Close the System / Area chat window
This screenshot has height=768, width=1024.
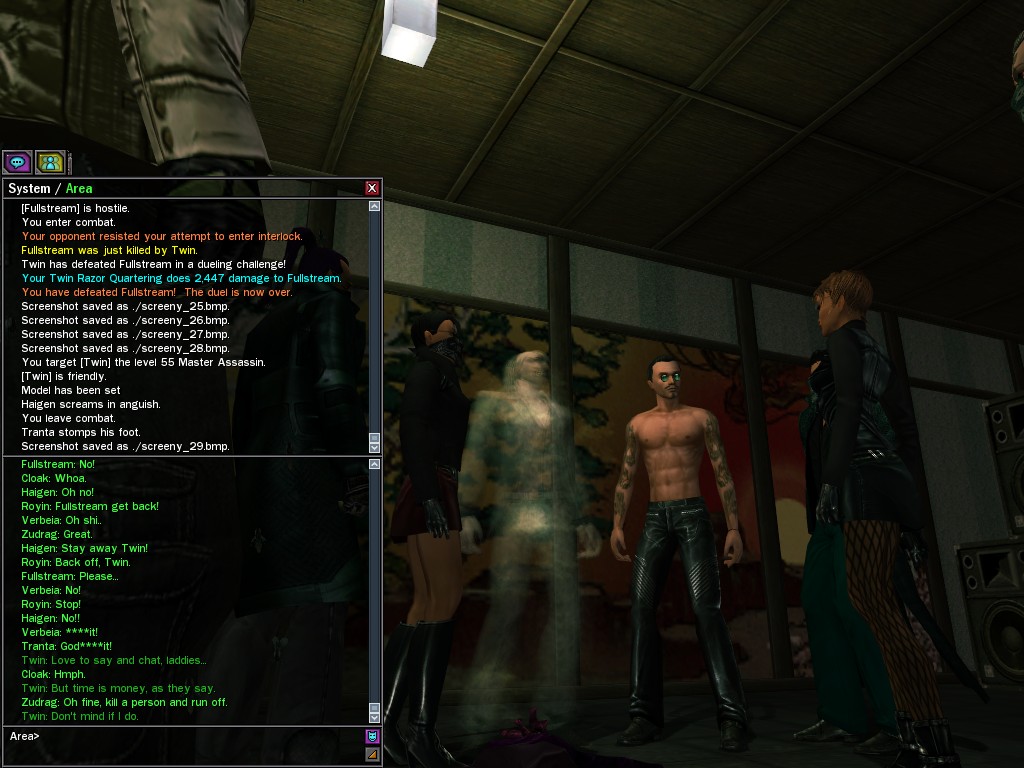(x=372, y=188)
